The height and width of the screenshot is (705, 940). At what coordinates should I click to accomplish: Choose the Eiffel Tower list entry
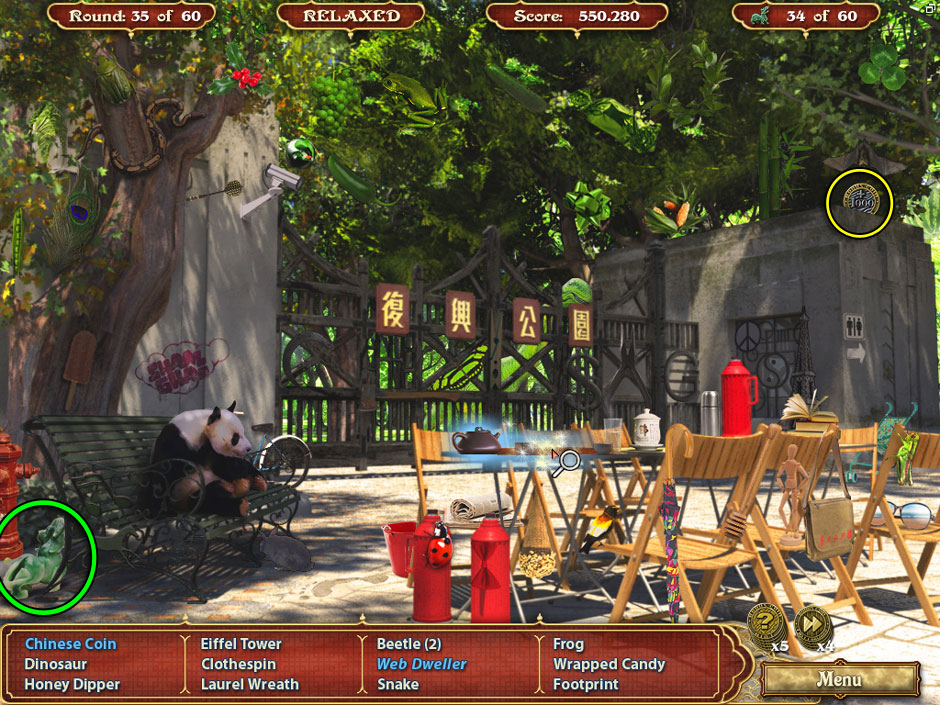241,644
